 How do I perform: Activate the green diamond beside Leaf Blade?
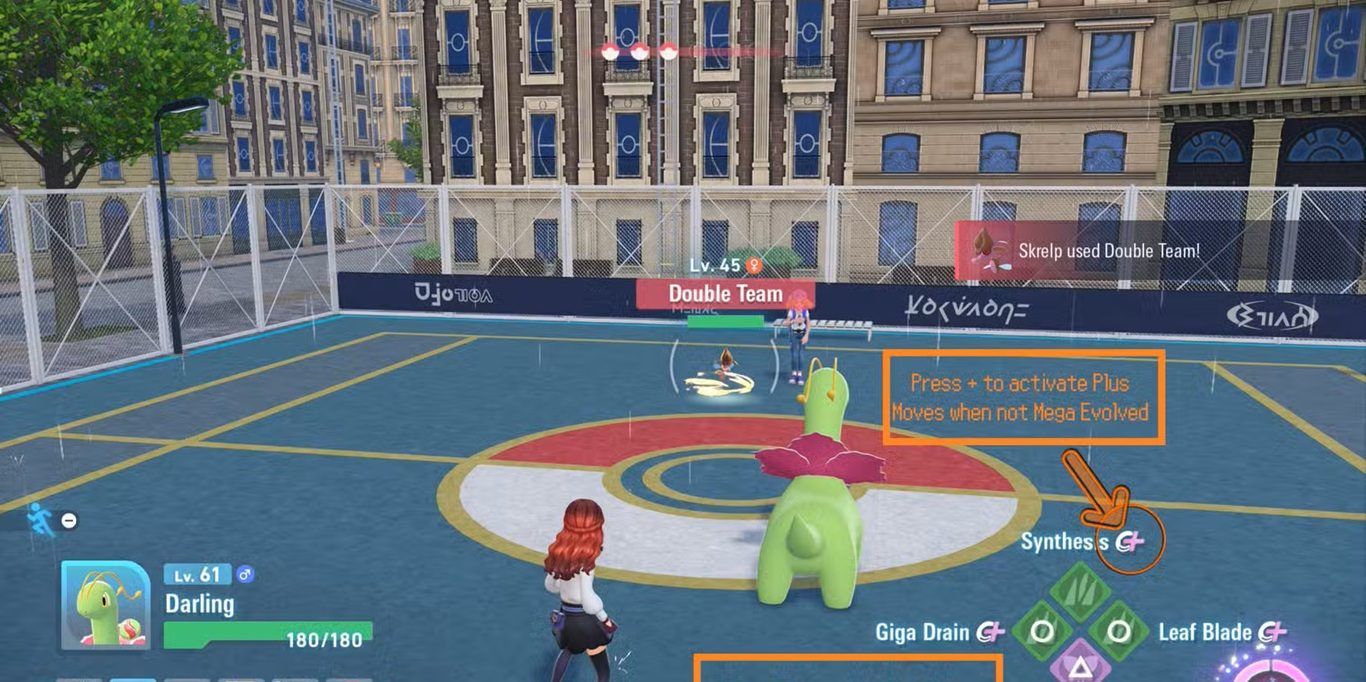point(1119,632)
